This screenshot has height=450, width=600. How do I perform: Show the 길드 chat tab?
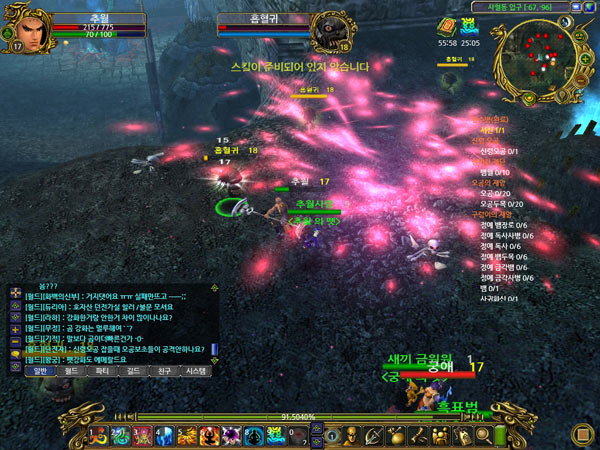134,370
